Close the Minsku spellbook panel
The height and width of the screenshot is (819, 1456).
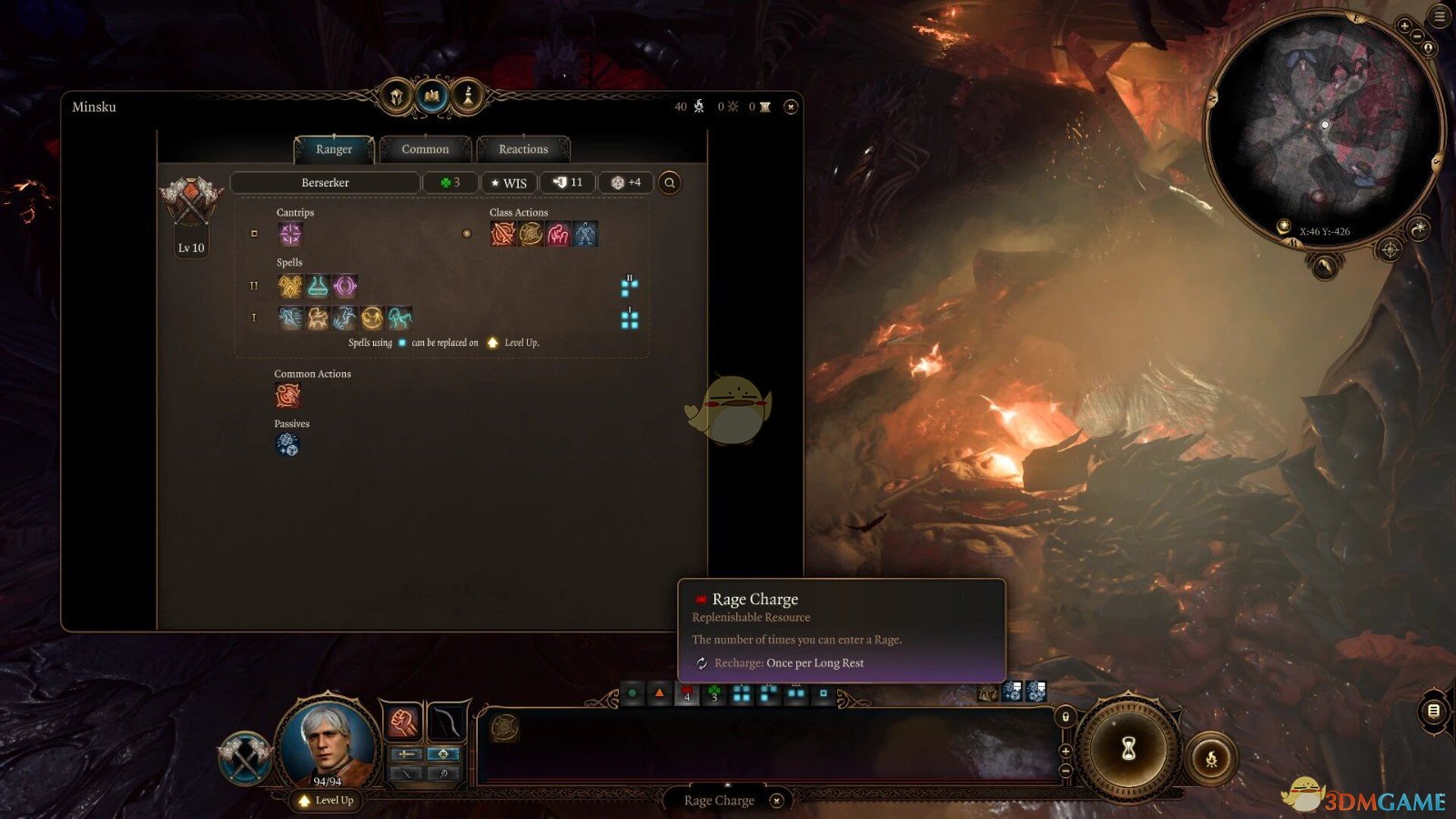click(x=791, y=107)
